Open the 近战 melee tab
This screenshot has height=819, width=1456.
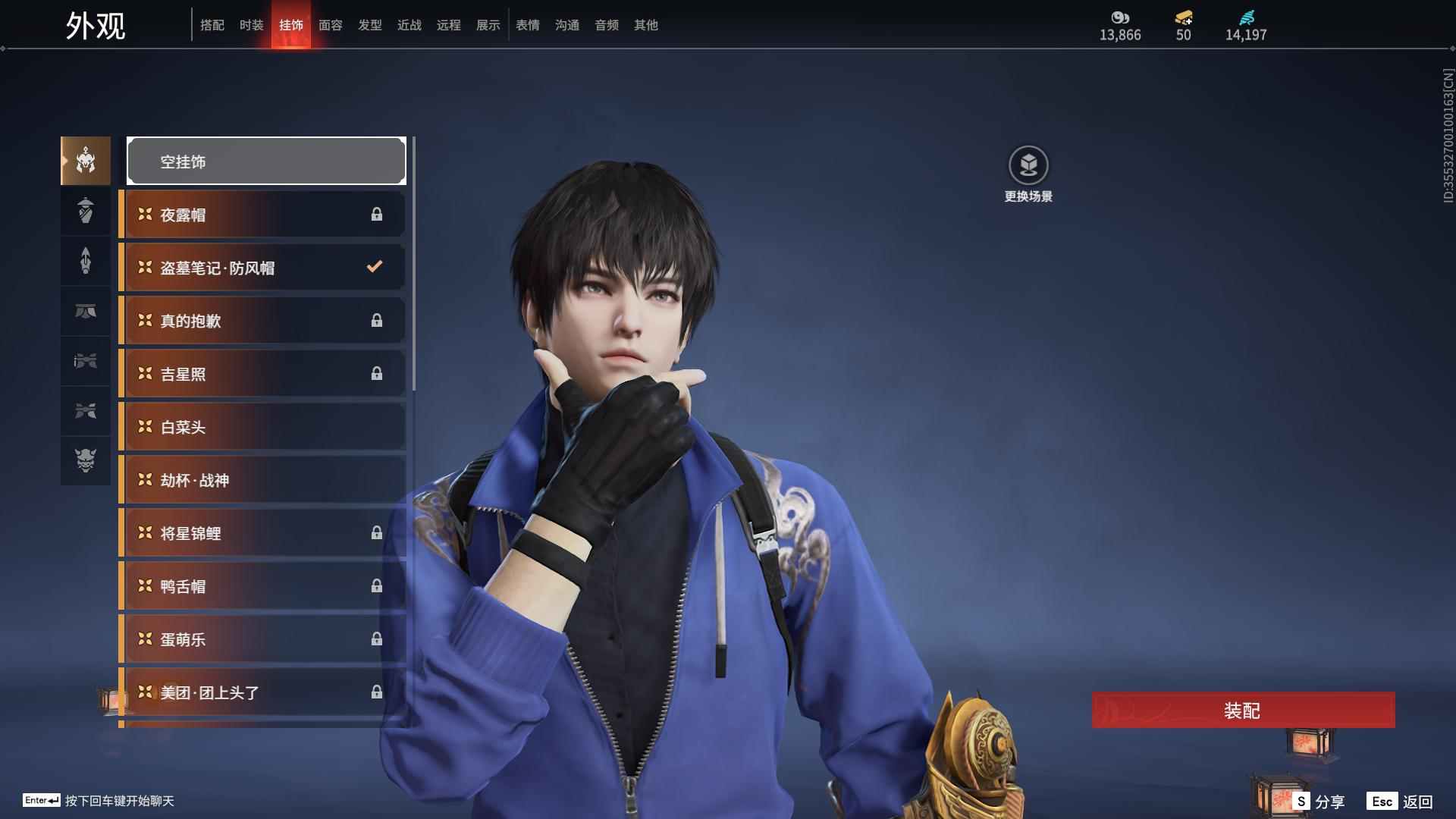(x=409, y=25)
